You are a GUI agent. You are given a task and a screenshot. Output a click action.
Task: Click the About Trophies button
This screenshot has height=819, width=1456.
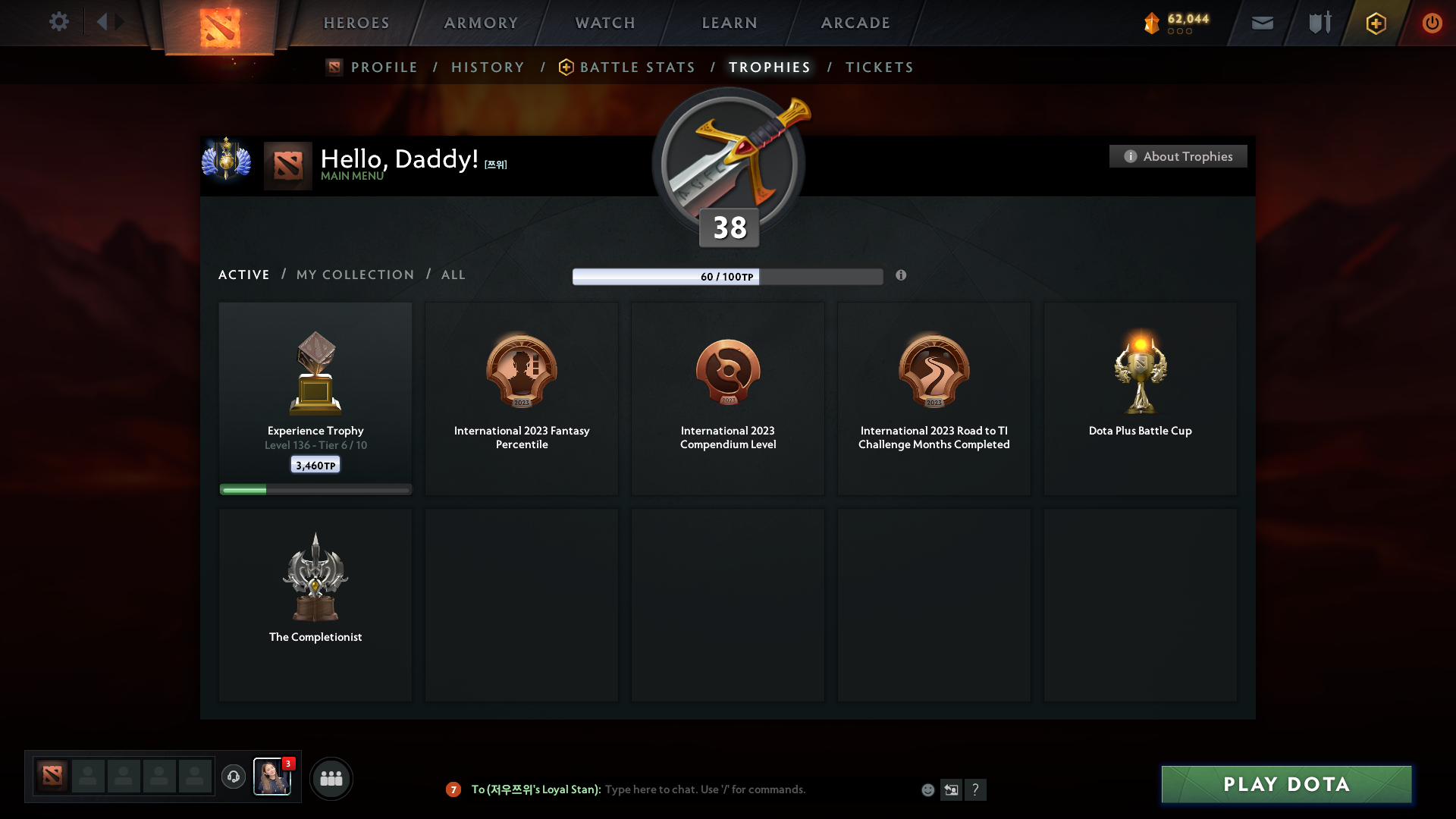pos(1178,156)
